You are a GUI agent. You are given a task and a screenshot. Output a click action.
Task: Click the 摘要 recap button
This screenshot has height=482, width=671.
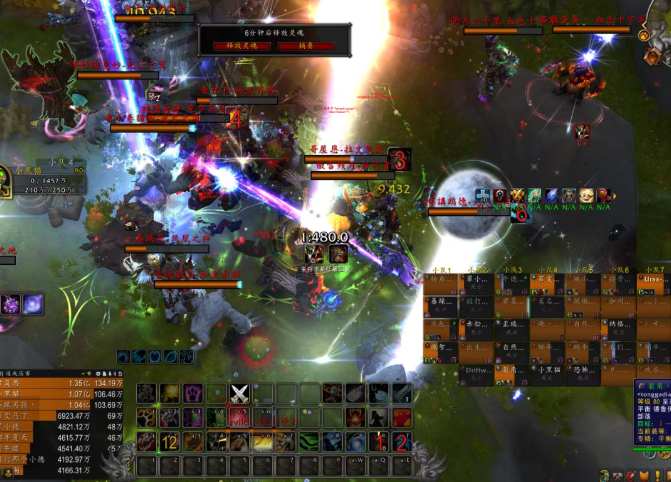pos(306,45)
